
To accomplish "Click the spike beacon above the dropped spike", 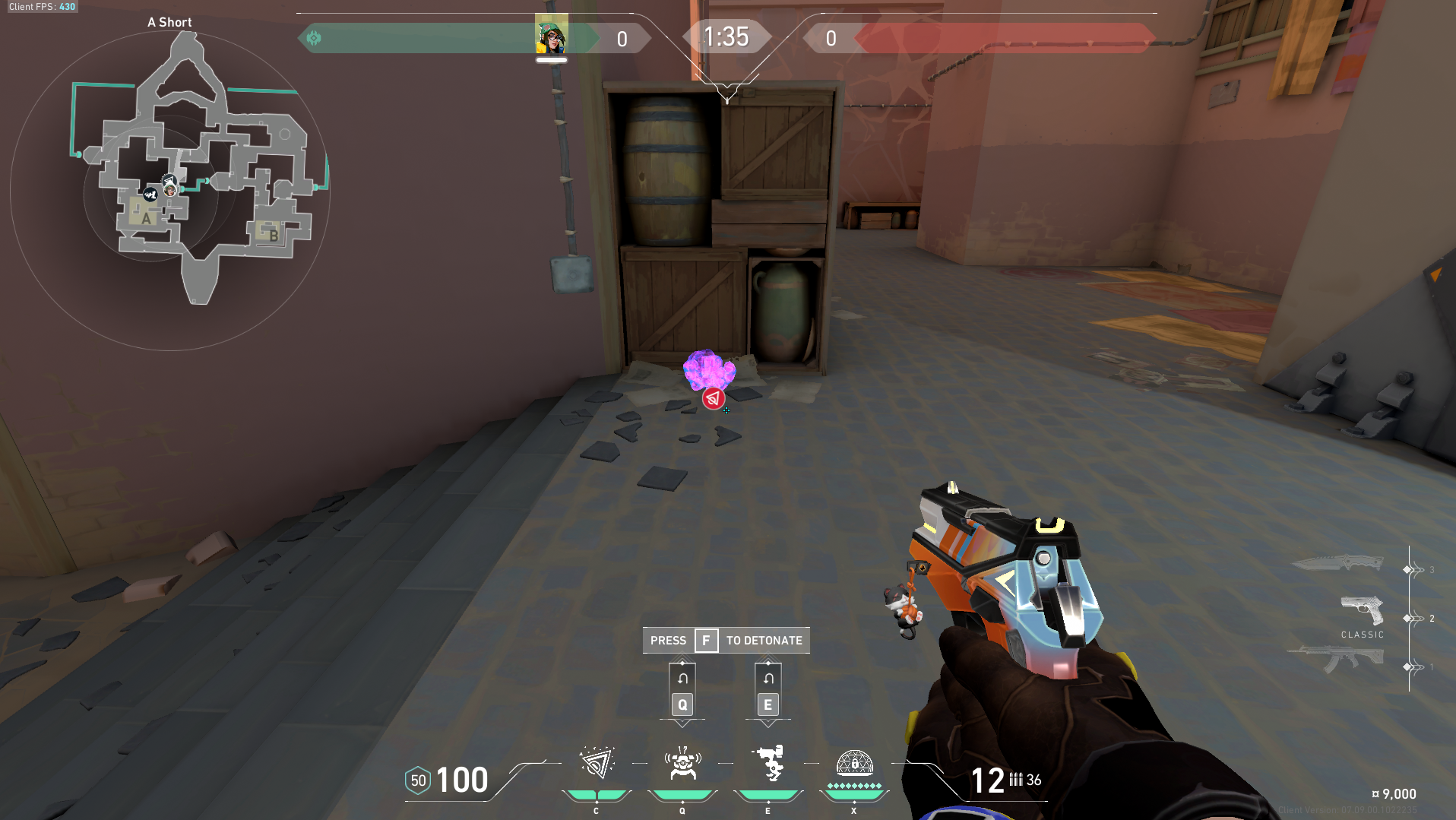I will [x=713, y=397].
